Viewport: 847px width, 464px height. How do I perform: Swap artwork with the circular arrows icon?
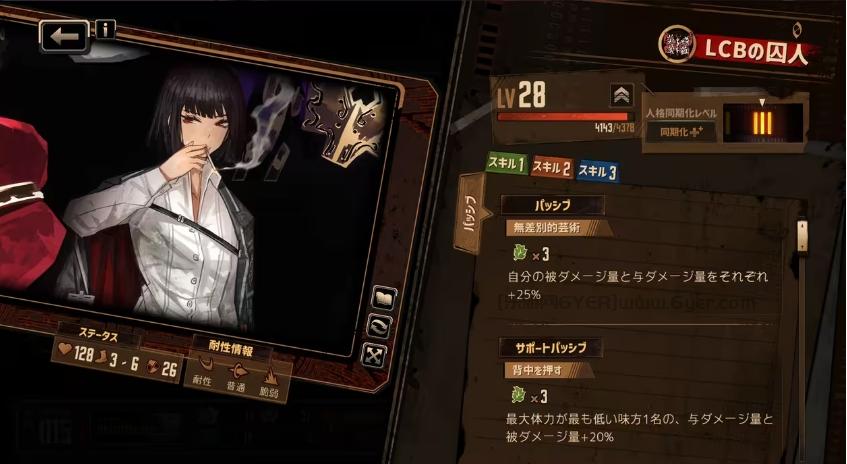tap(379, 326)
